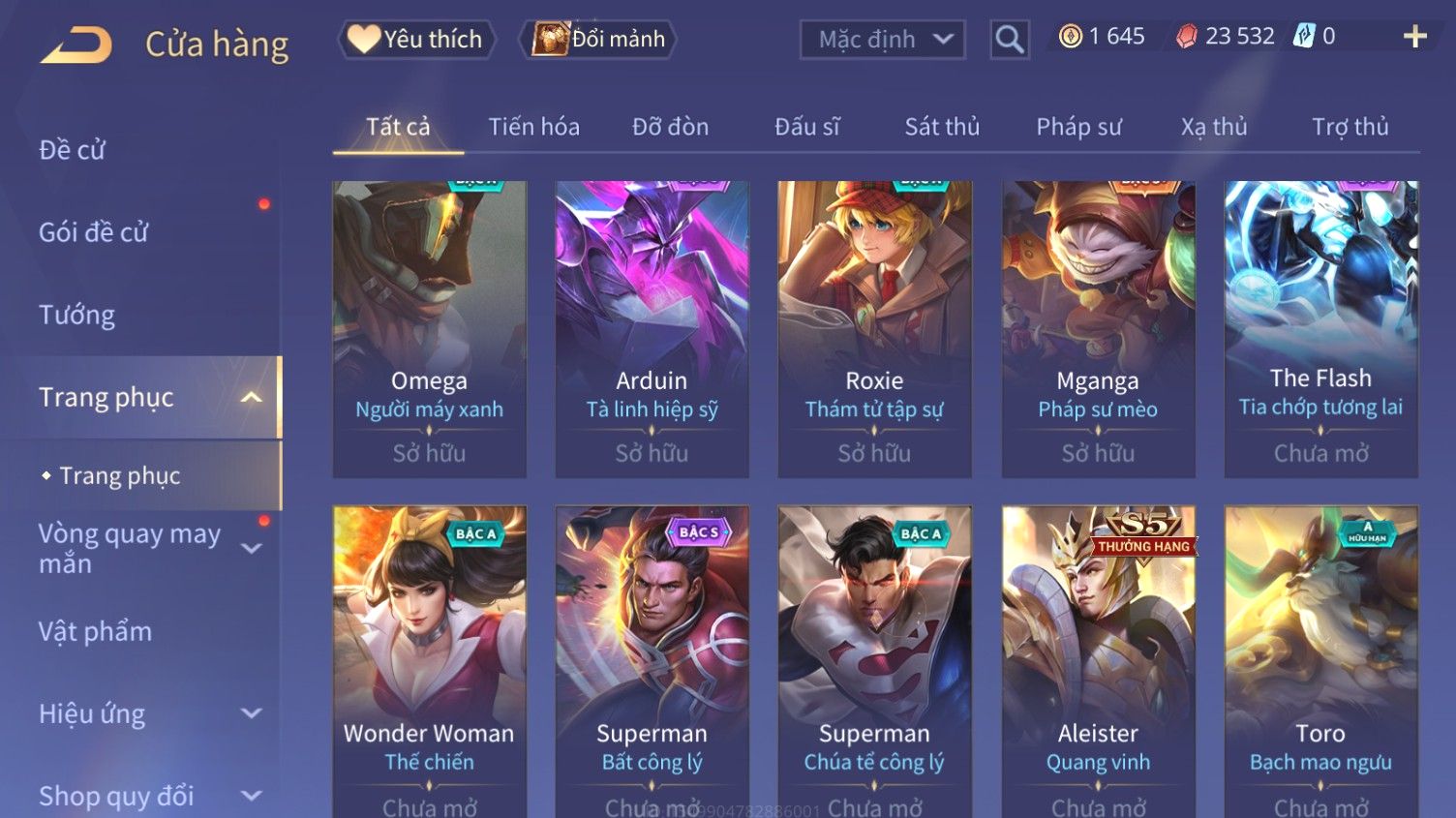Viewport: 1456px width, 818px height.
Task: Choose the Trợ thủ tab
Action: click(x=1350, y=127)
